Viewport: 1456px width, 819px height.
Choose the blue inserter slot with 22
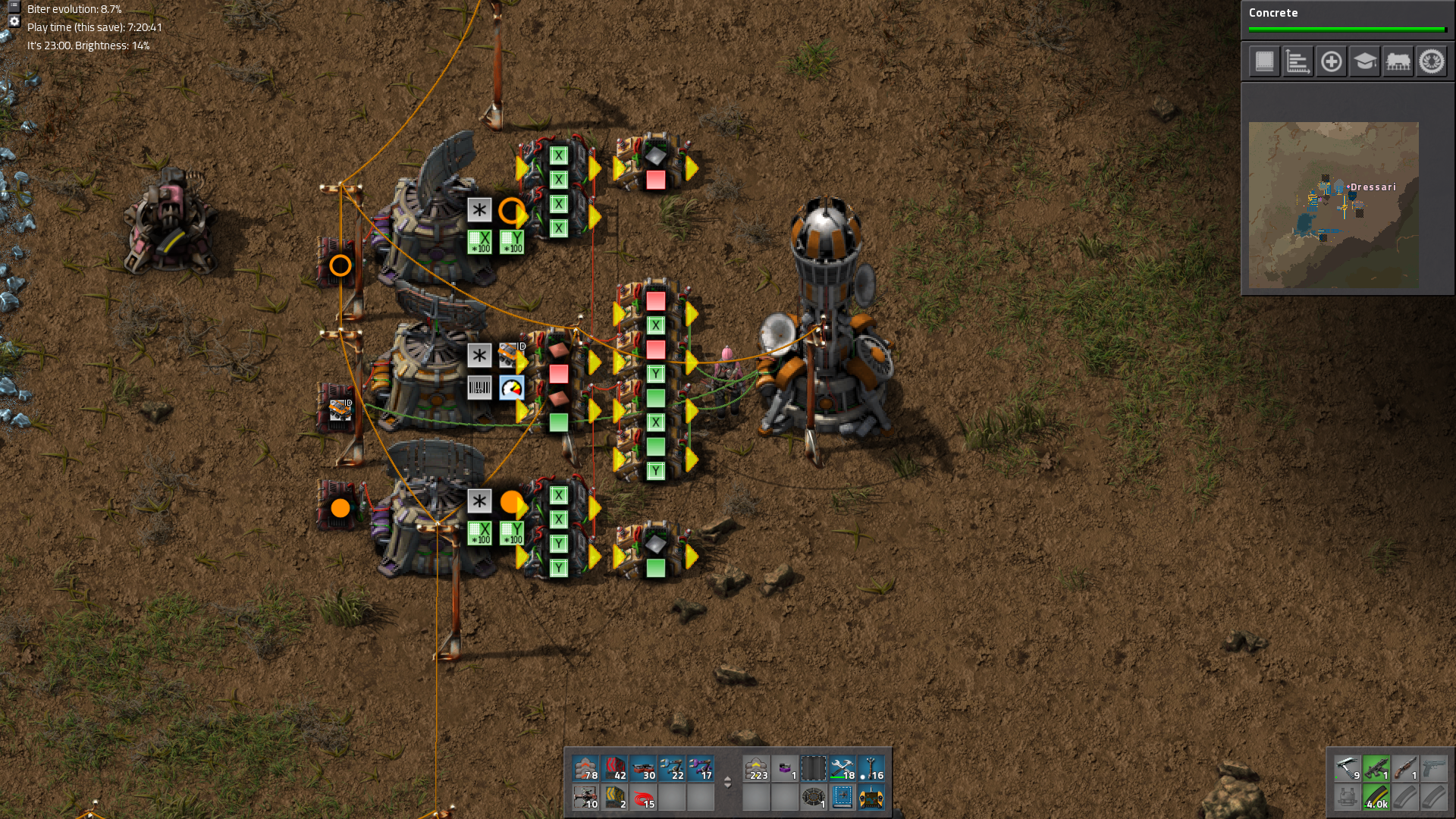pos(672,768)
